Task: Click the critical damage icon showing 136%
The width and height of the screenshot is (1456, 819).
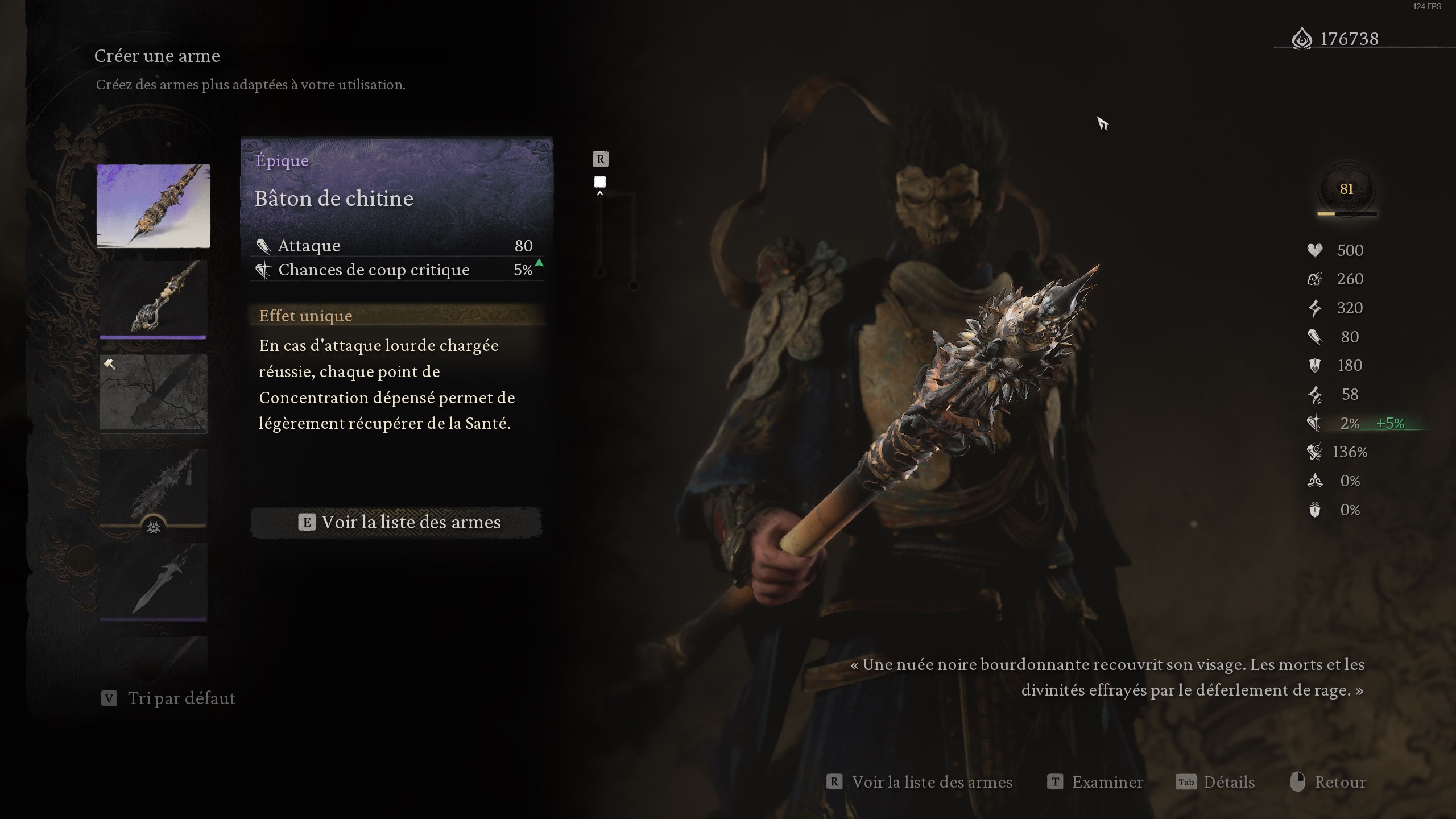Action: pyautogui.click(x=1316, y=452)
